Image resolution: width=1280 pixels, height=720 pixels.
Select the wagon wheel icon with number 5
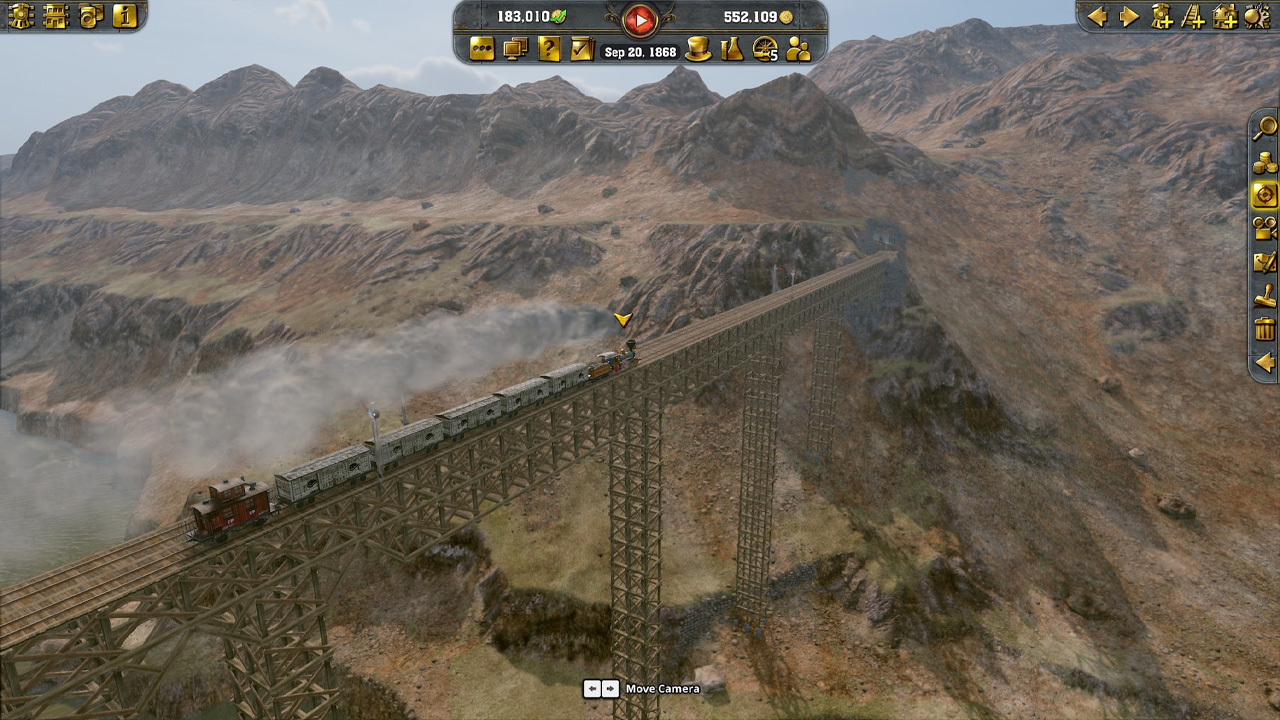(765, 49)
